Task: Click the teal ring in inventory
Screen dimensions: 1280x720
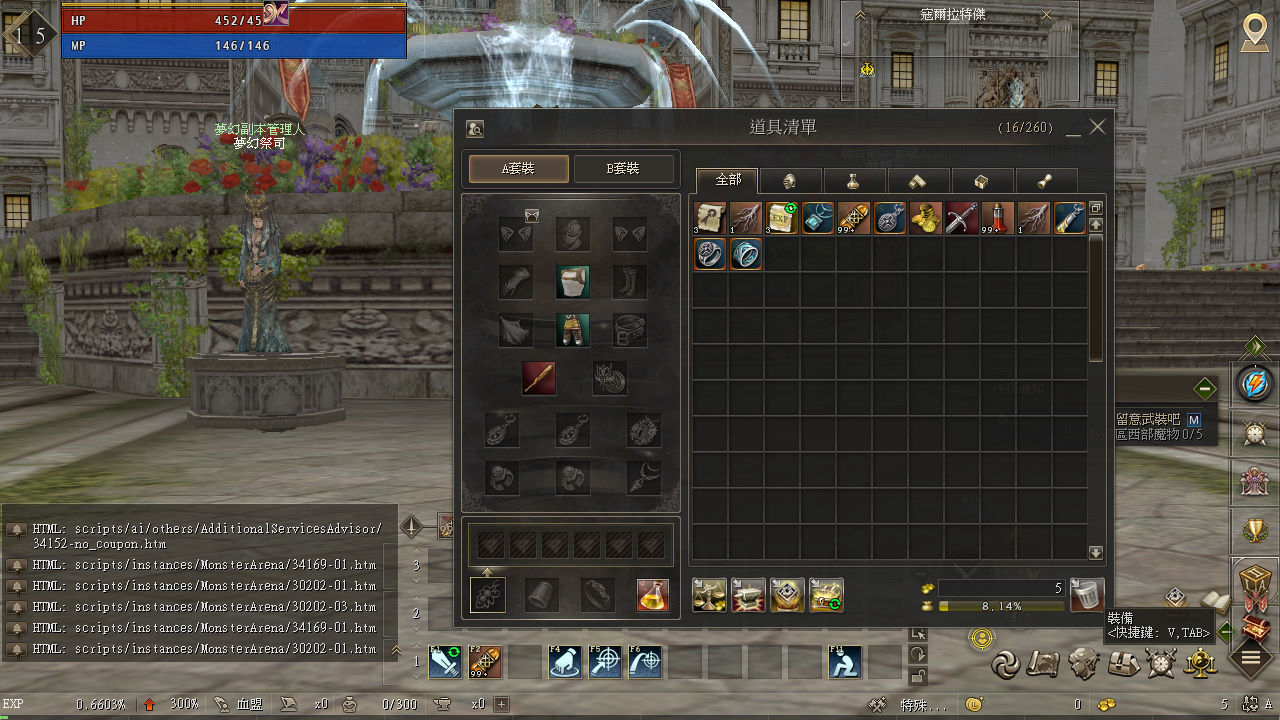Action: tap(745, 254)
